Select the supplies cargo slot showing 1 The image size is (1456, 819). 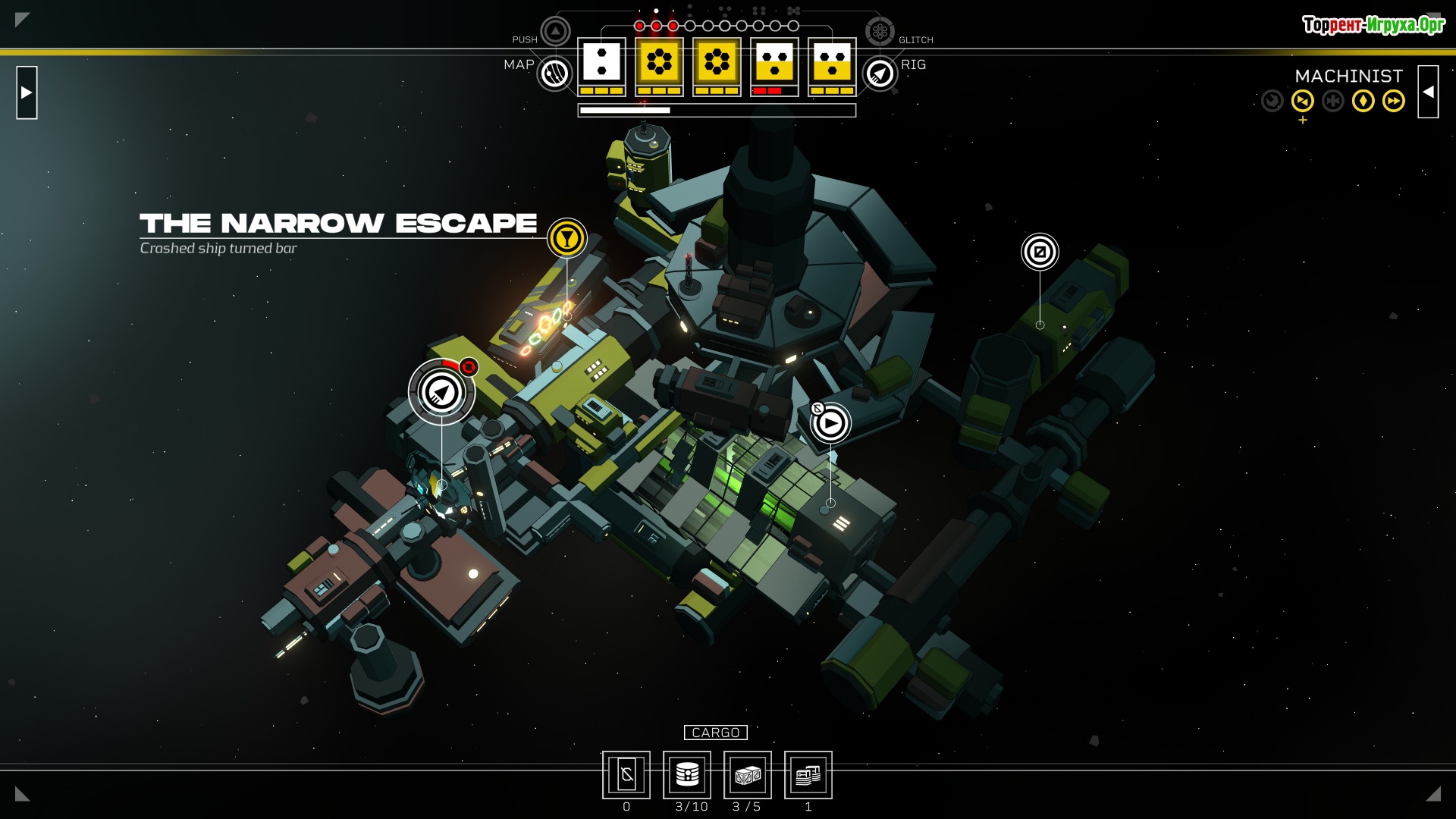(x=808, y=775)
